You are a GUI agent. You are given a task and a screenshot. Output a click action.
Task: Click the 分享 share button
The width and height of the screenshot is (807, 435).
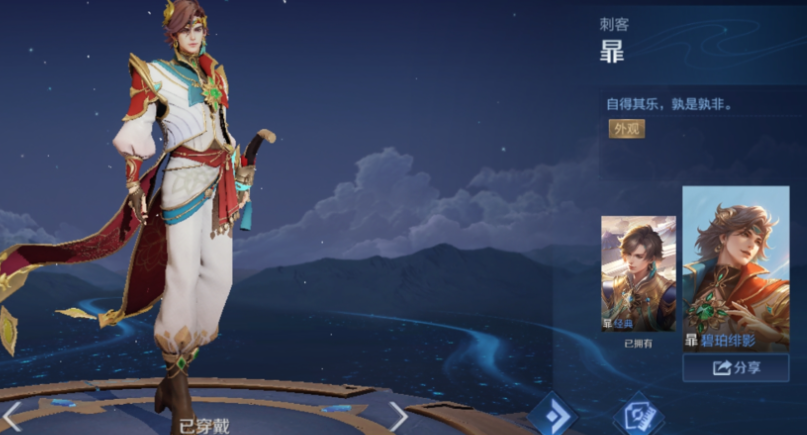tap(735, 368)
